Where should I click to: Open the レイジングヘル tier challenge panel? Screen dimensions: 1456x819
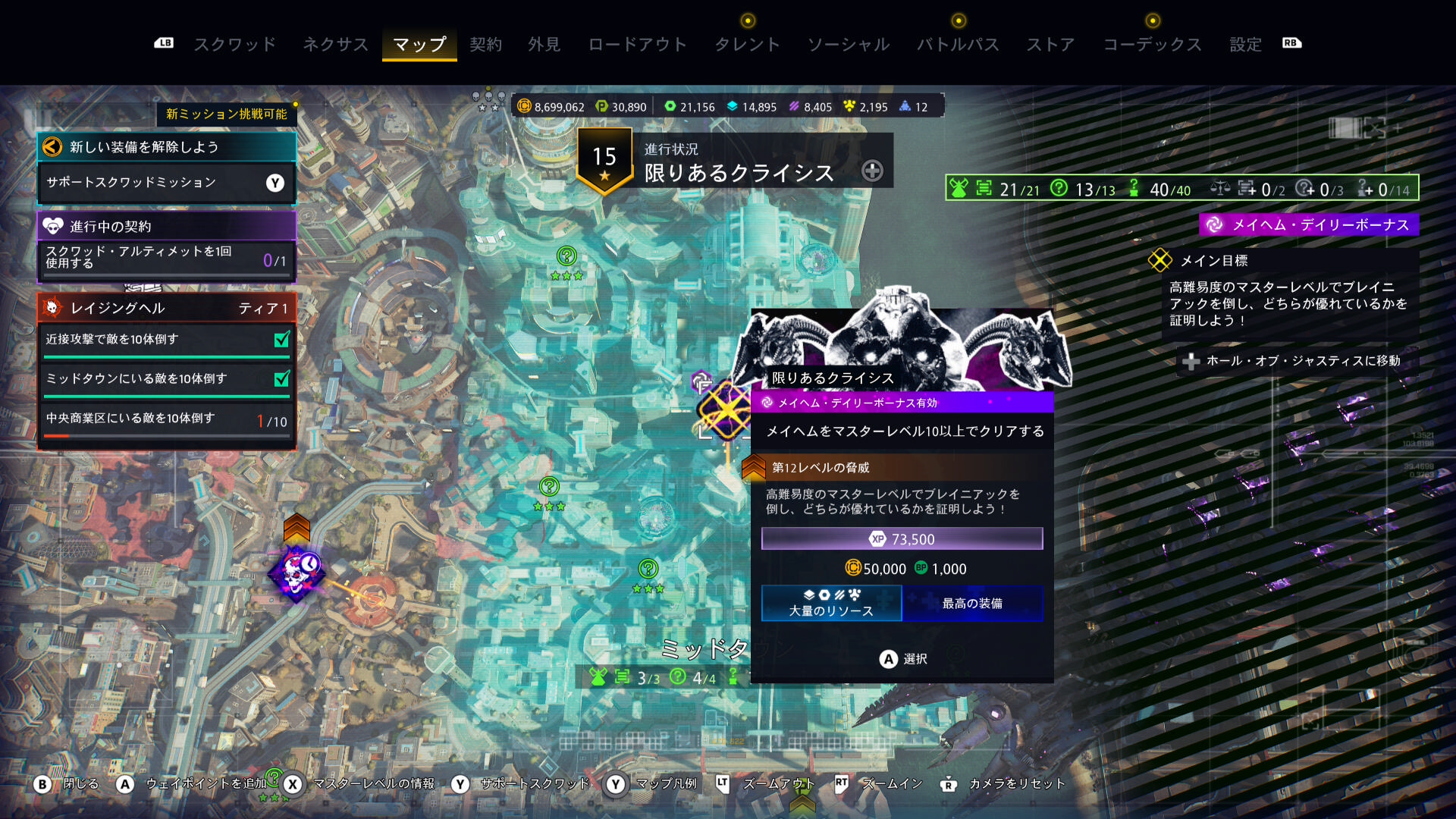(x=166, y=308)
